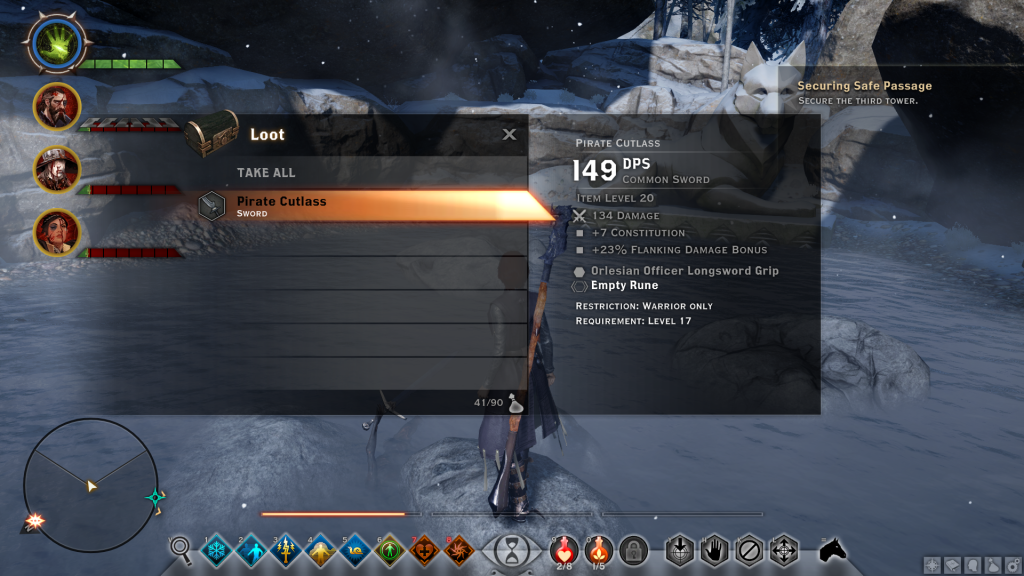Screen dimensions: 1024x576
Task: Activate the magnifying glass search icon
Action: click(x=181, y=548)
